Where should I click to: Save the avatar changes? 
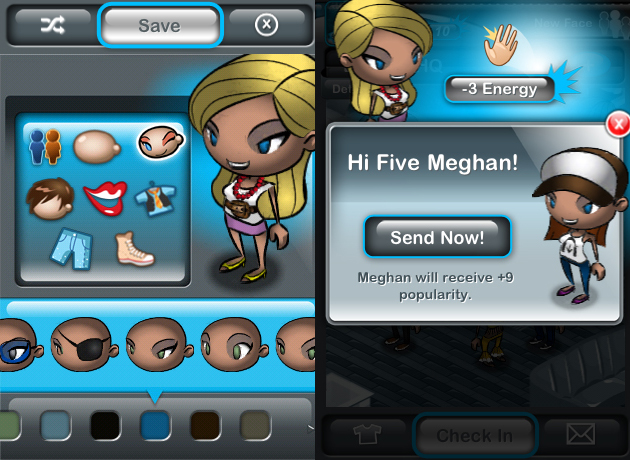(x=160, y=26)
